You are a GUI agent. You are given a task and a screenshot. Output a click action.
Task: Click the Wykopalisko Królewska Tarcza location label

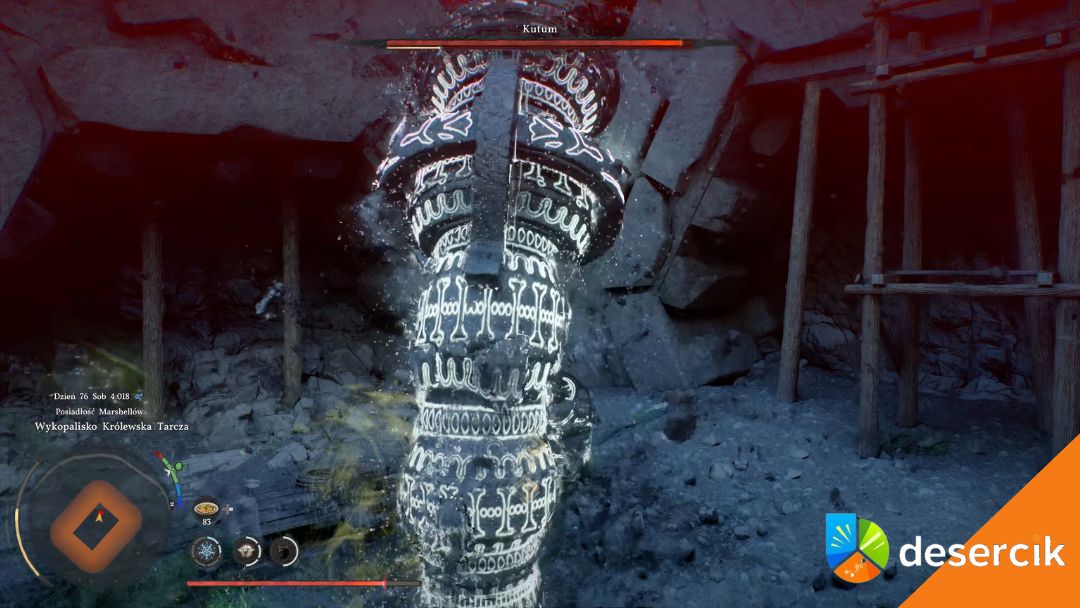click(x=112, y=426)
